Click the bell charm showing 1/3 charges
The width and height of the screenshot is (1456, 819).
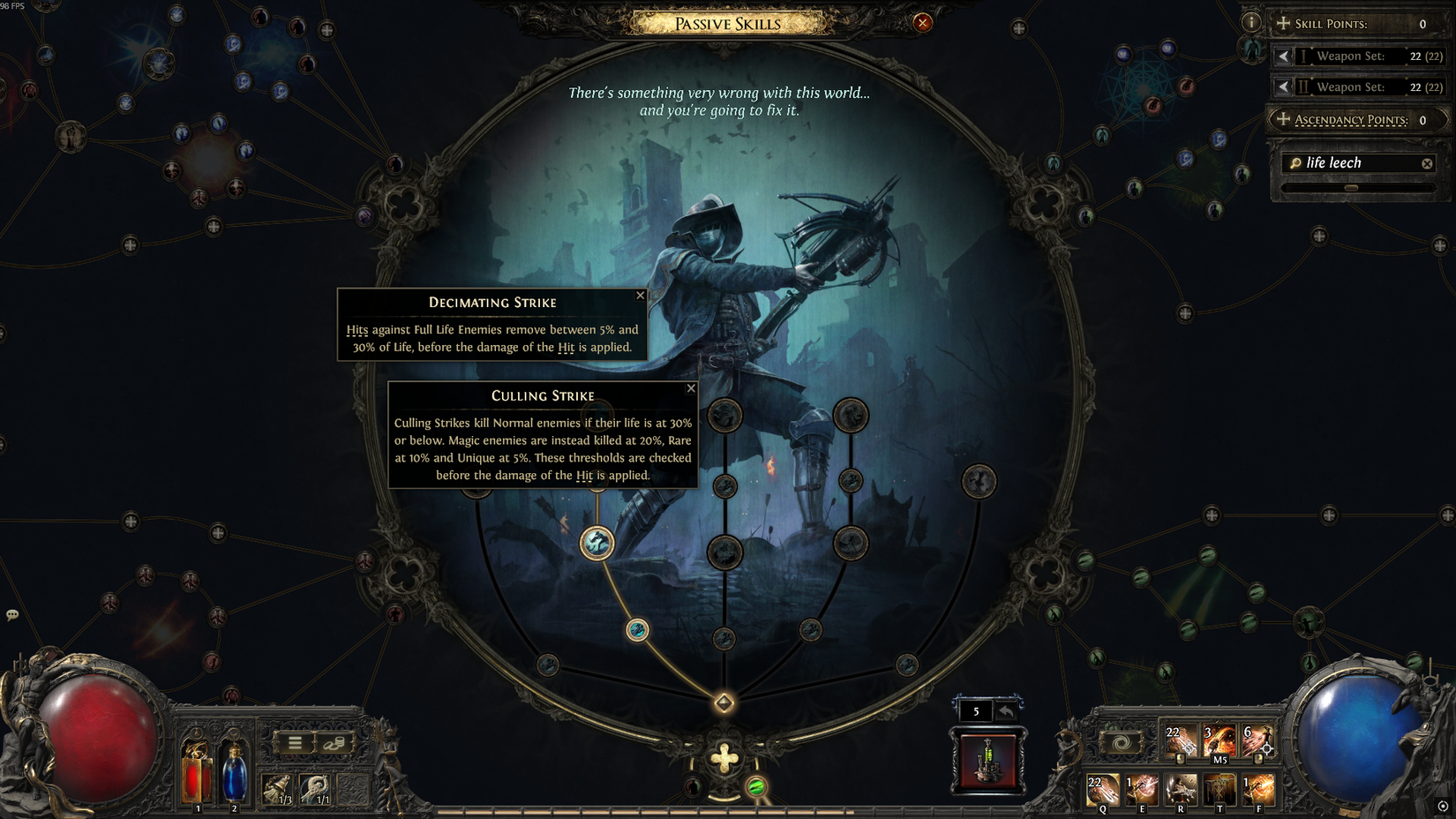[x=277, y=787]
